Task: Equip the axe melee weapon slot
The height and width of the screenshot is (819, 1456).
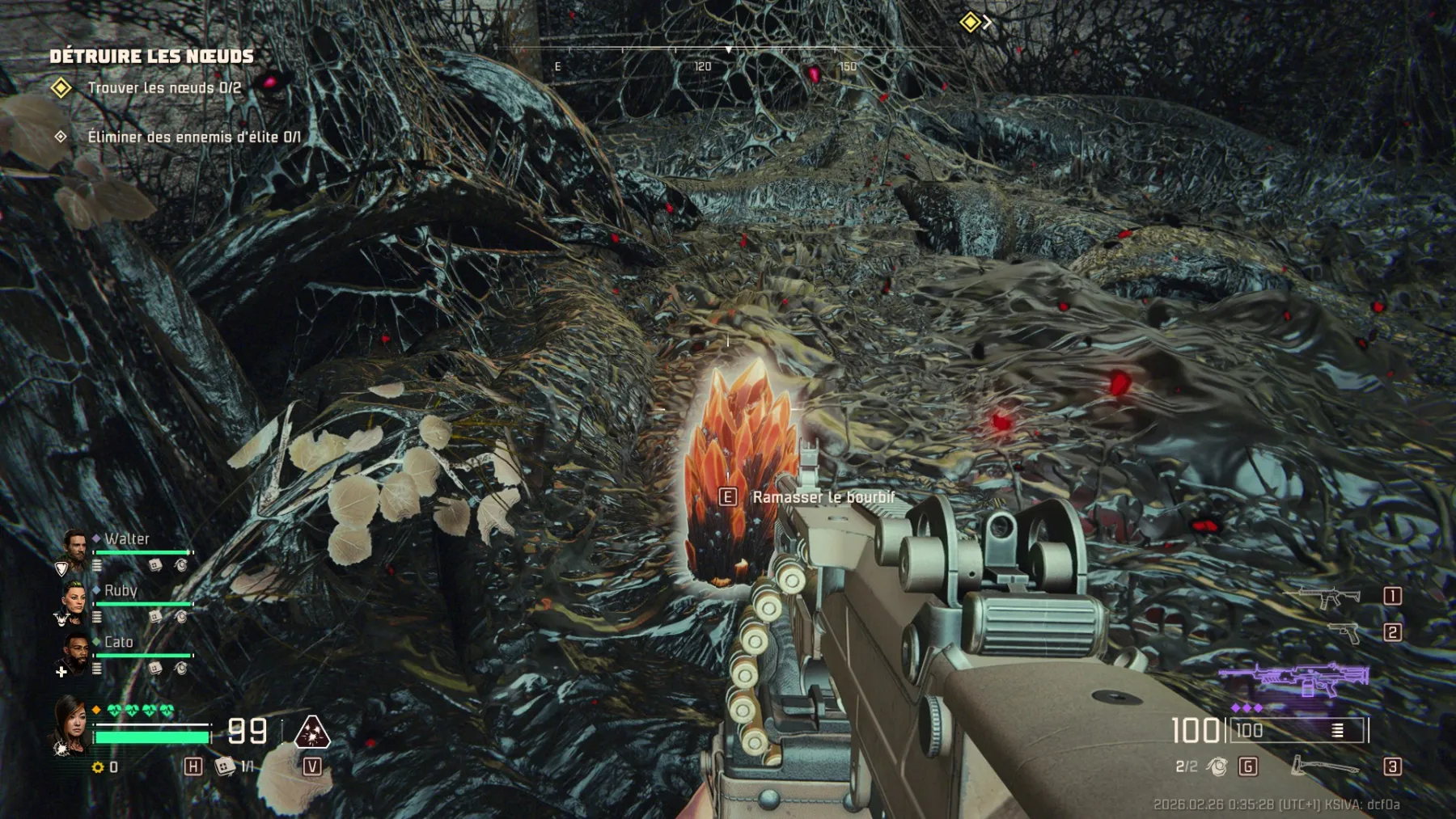Action: (1323, 766)
